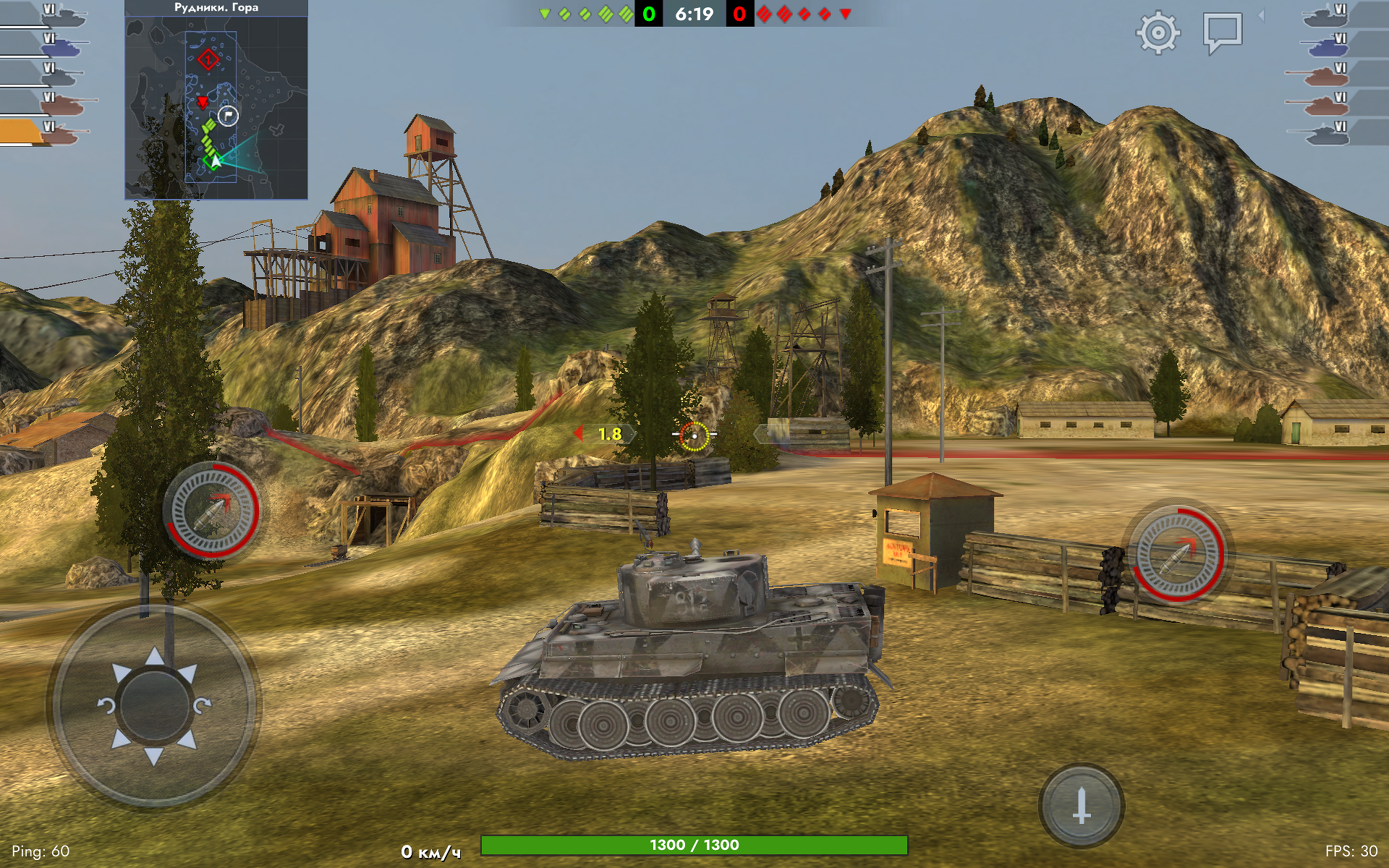This screenshot has height=868, width=1389.
Task: Tap the joystick's forward arrow
Action: coord(154,657)
